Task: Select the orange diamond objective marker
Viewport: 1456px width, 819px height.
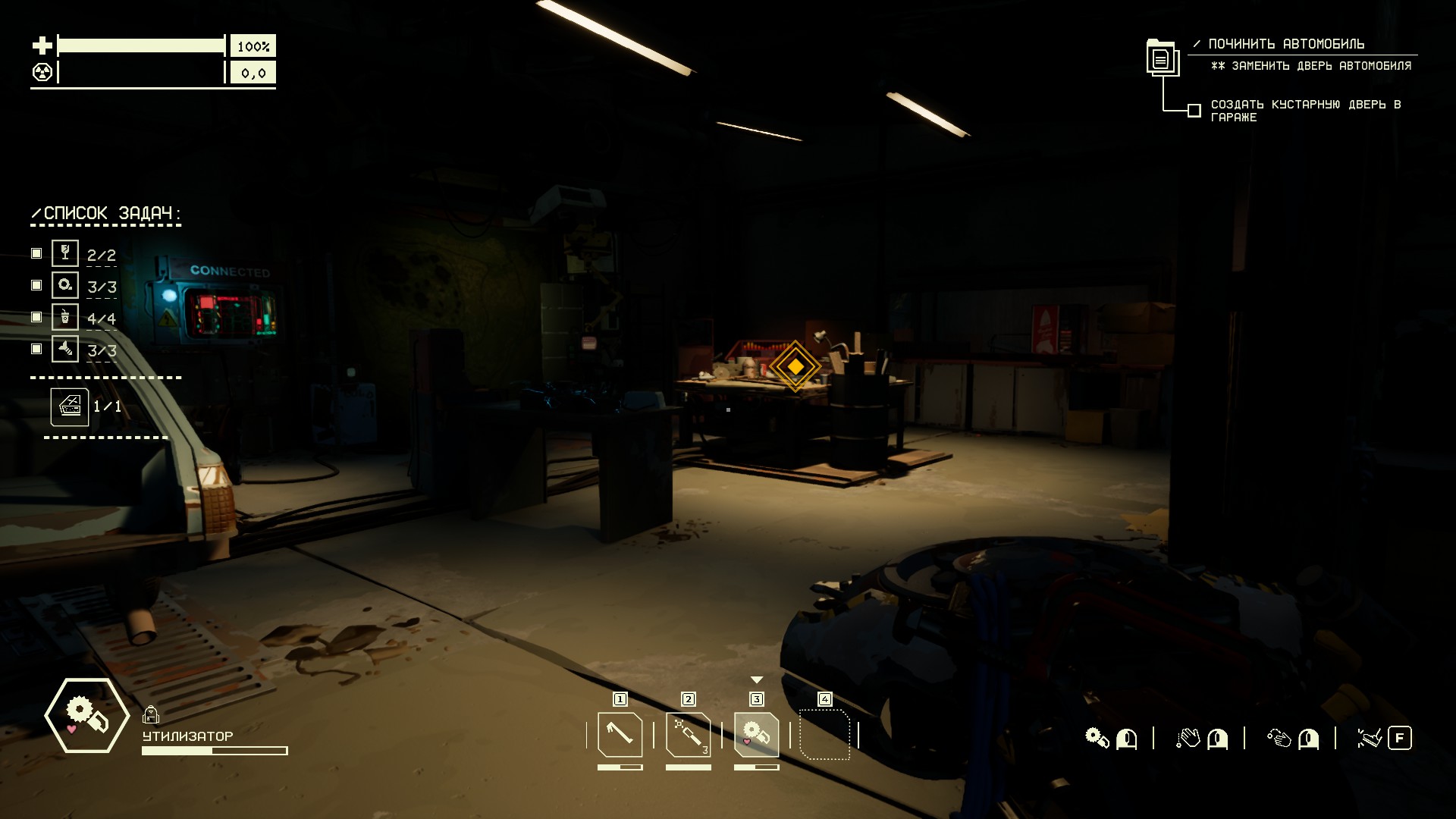Action: 795,366
